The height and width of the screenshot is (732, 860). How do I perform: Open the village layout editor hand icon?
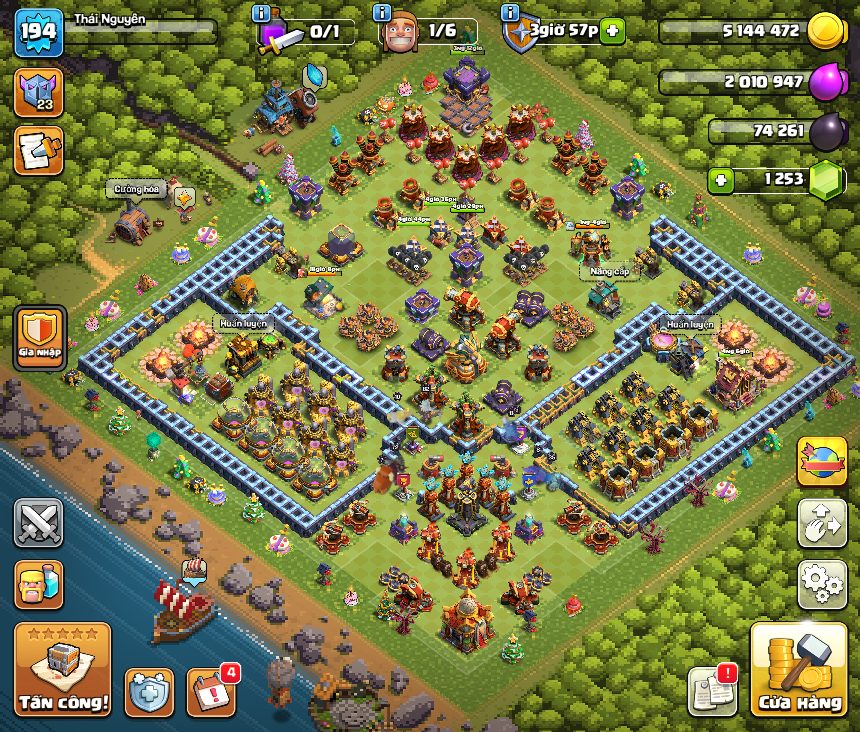[822, 521]
